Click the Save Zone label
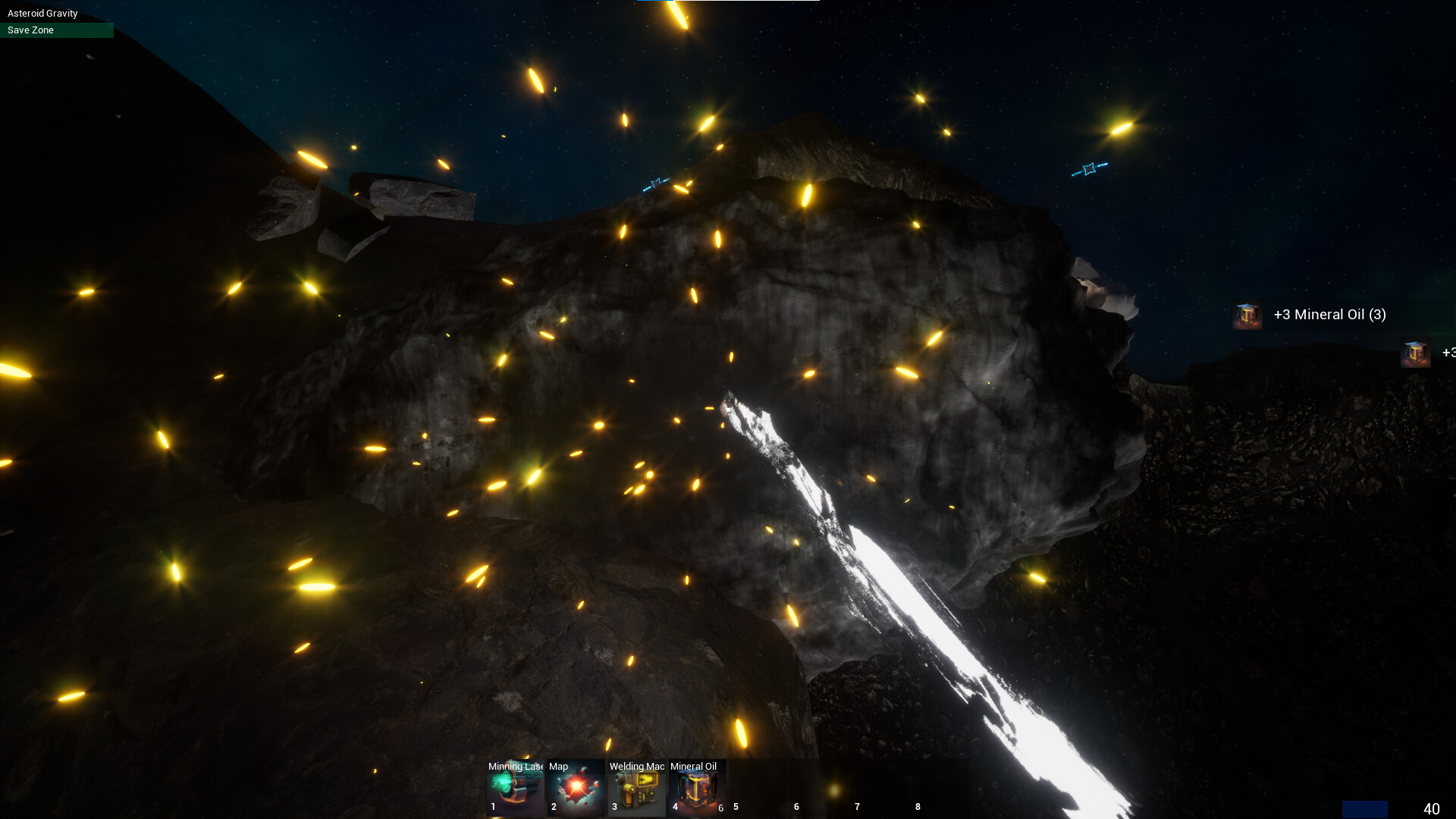This screenshot has height=819, width=1456. pos(30,30)
